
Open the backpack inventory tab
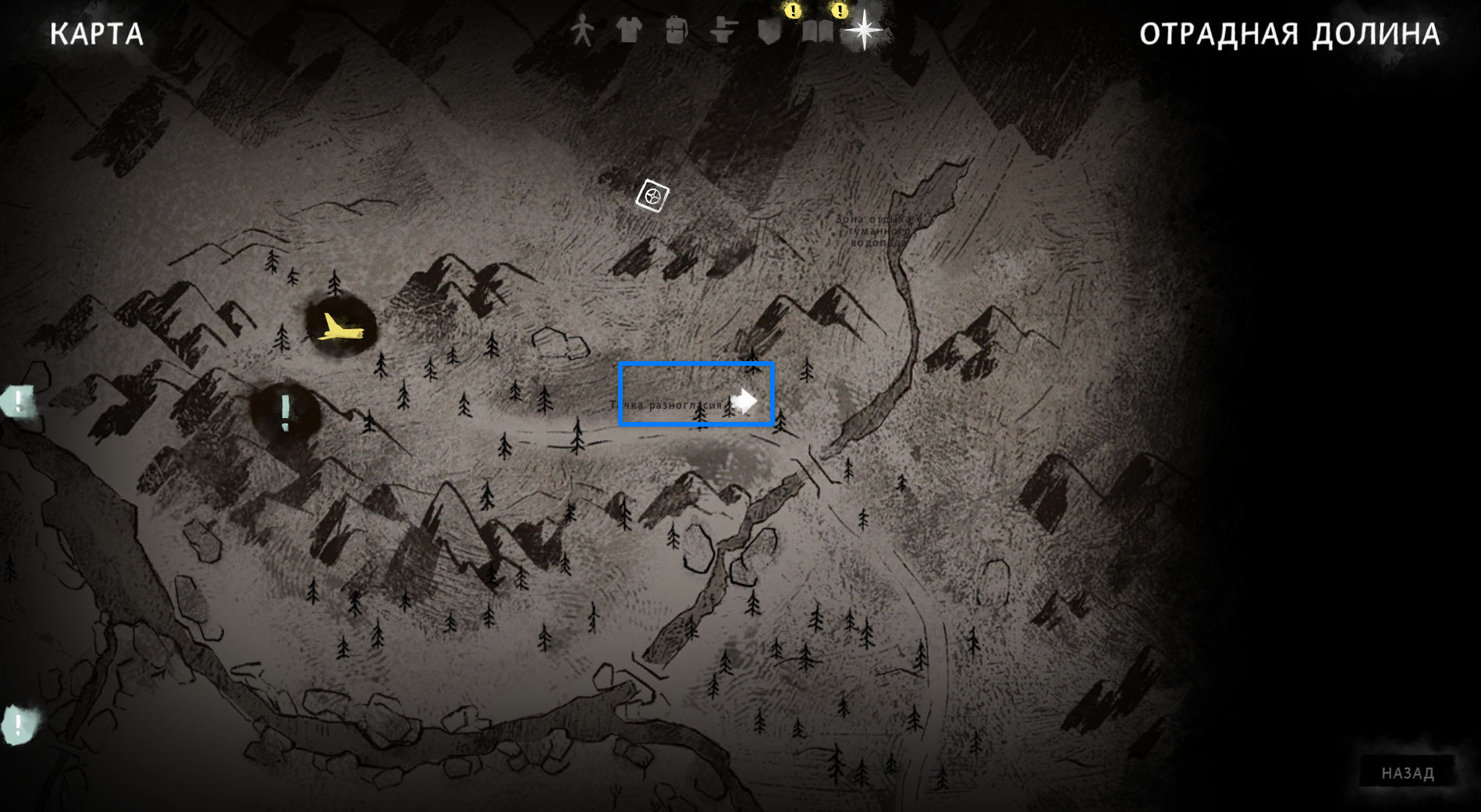click(676, 31)
